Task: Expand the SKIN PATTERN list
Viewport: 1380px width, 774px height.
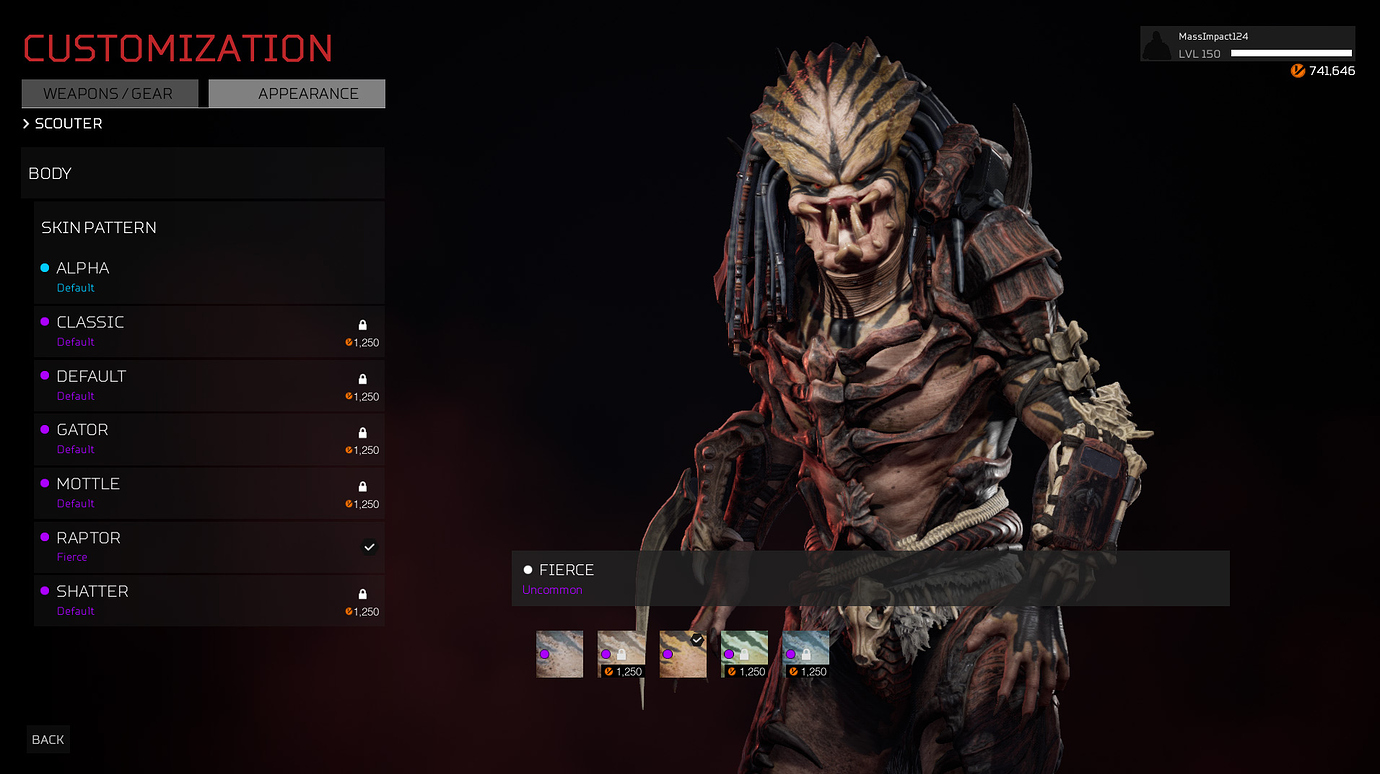Action: [99, 227]
